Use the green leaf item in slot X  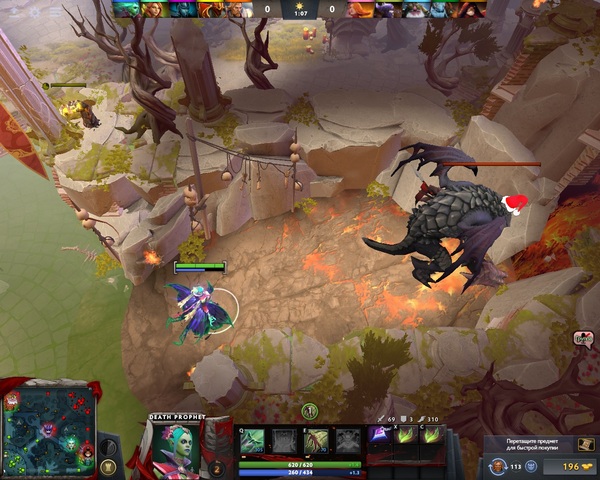tap(405, 435)
